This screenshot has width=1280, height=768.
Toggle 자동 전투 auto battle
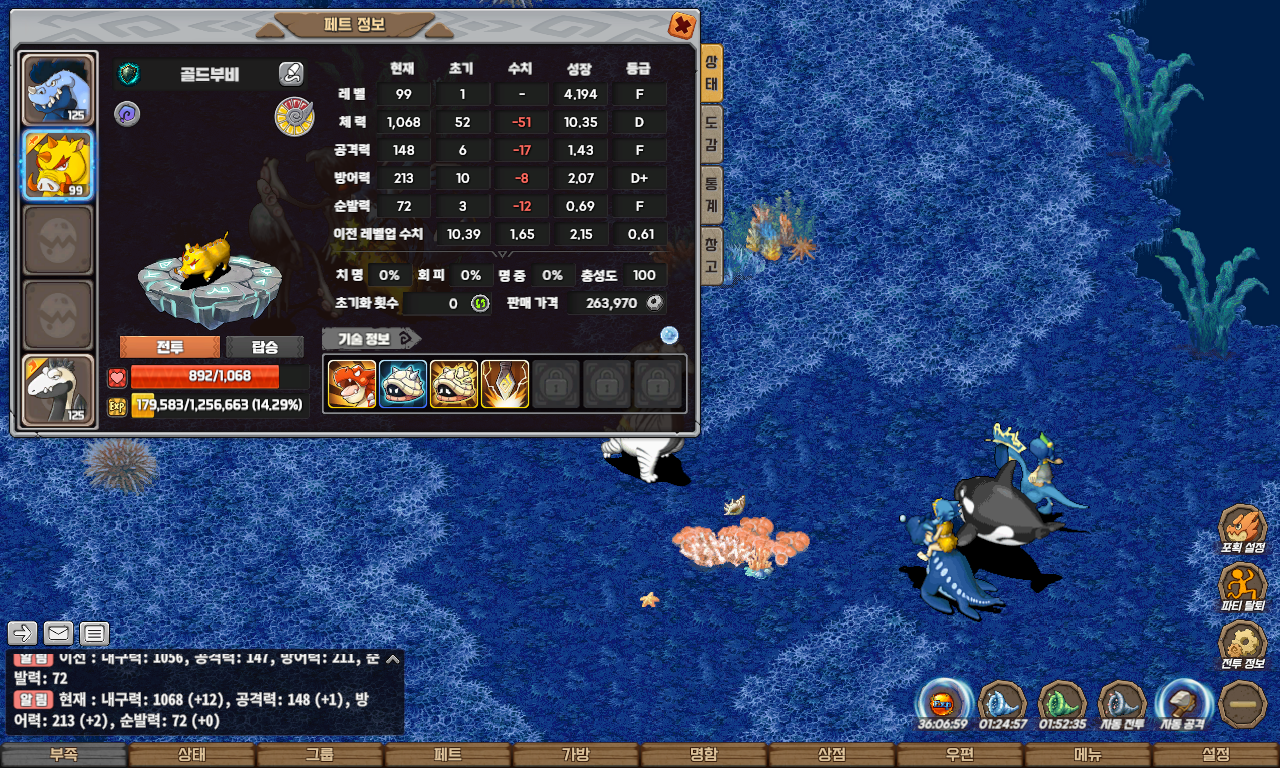1122,704
